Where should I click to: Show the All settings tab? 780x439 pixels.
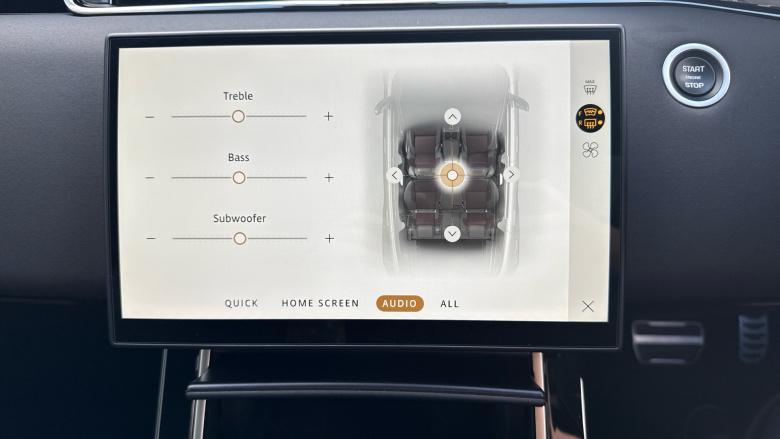450,304
